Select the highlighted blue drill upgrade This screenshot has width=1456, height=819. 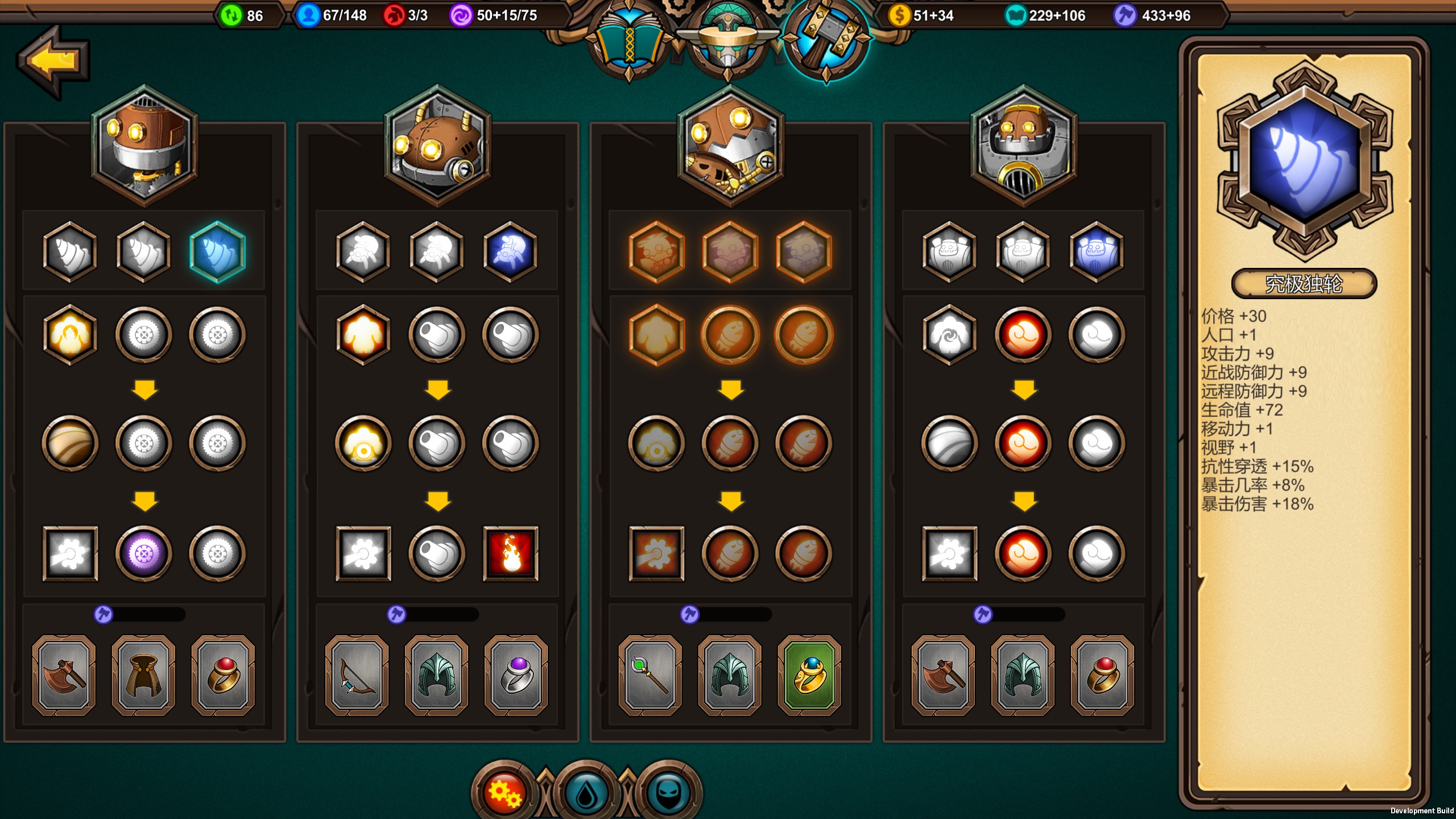pos(217,252)
